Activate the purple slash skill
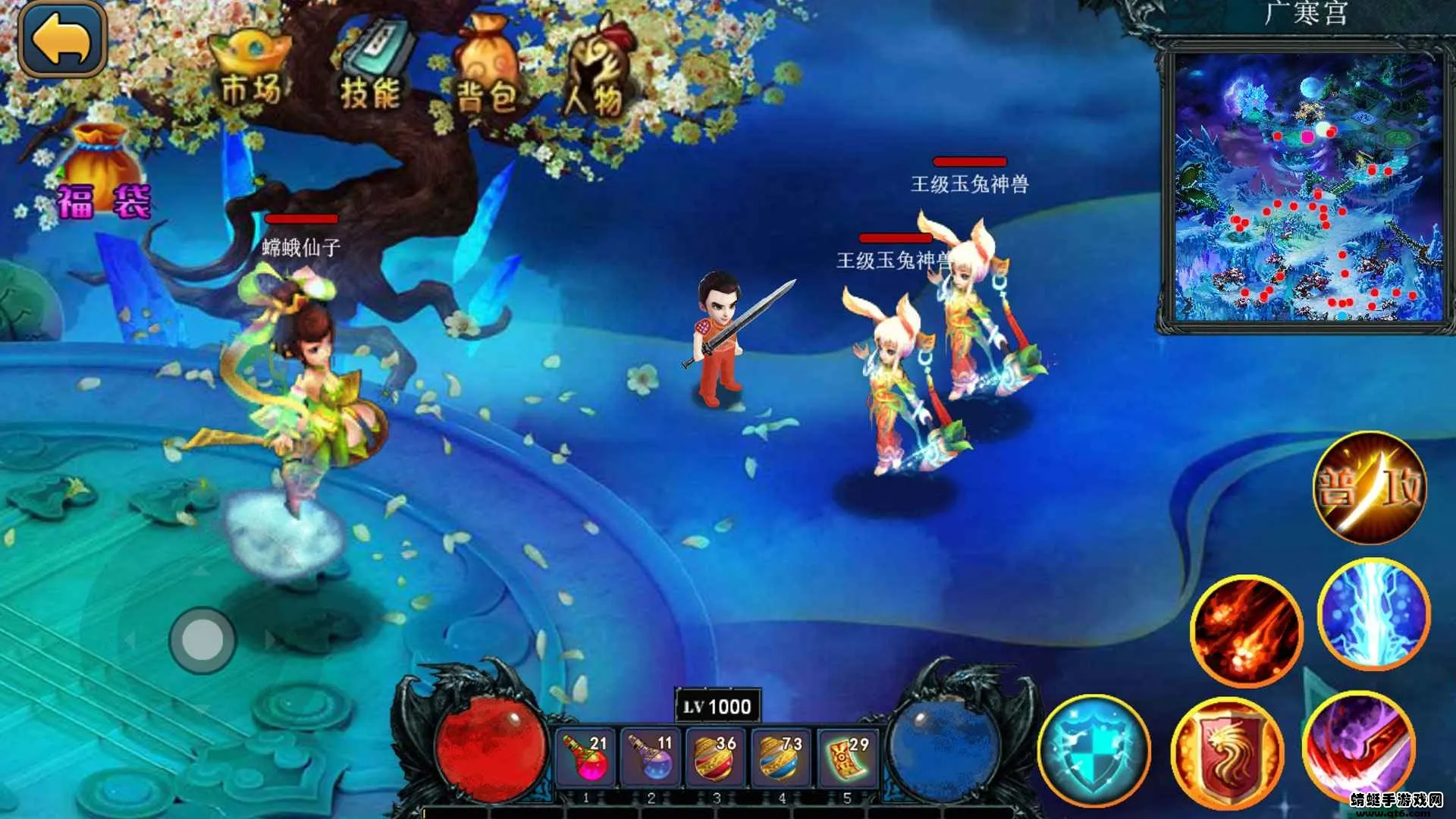Screen dimensions: 1456x819 pos(1358,747)
